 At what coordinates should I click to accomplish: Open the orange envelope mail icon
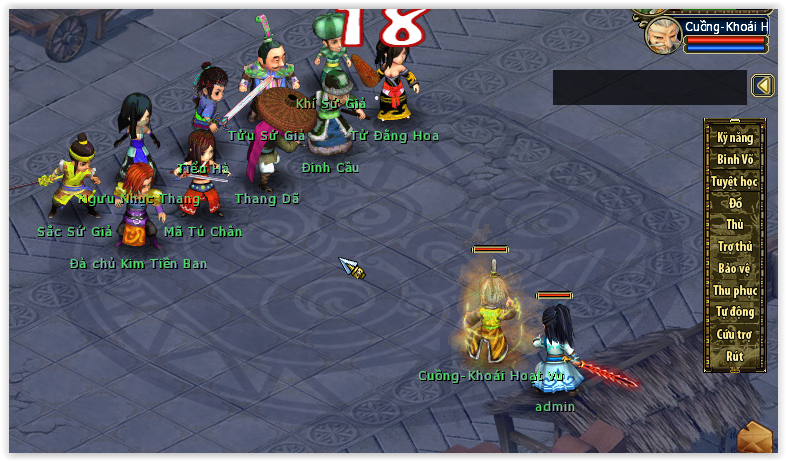tap(755, 438)
